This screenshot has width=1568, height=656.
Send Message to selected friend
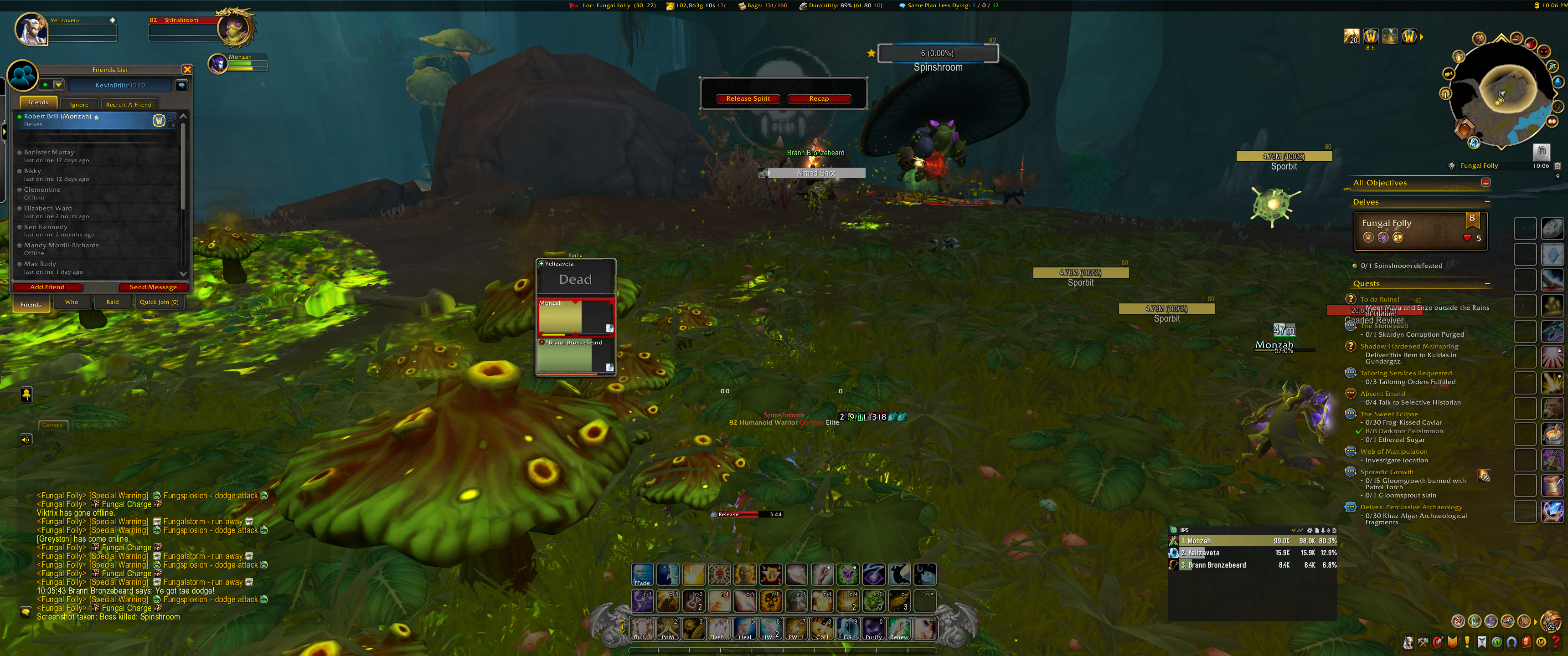click(x=153, y=287)
